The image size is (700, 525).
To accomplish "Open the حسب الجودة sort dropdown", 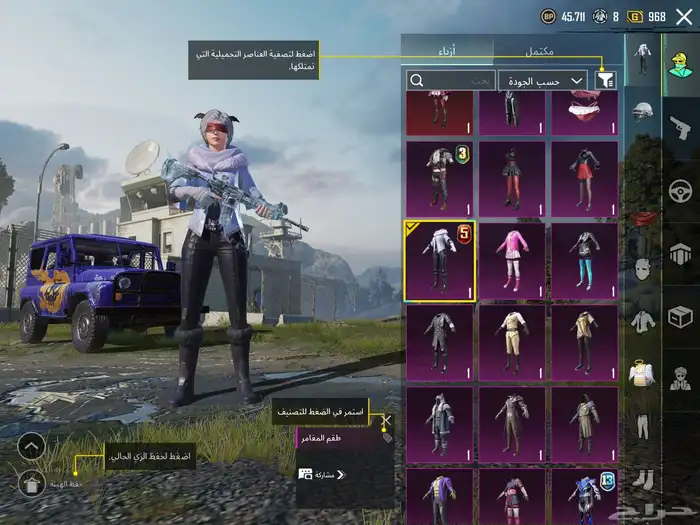I will pyautogui.click(x=543, y=80).
